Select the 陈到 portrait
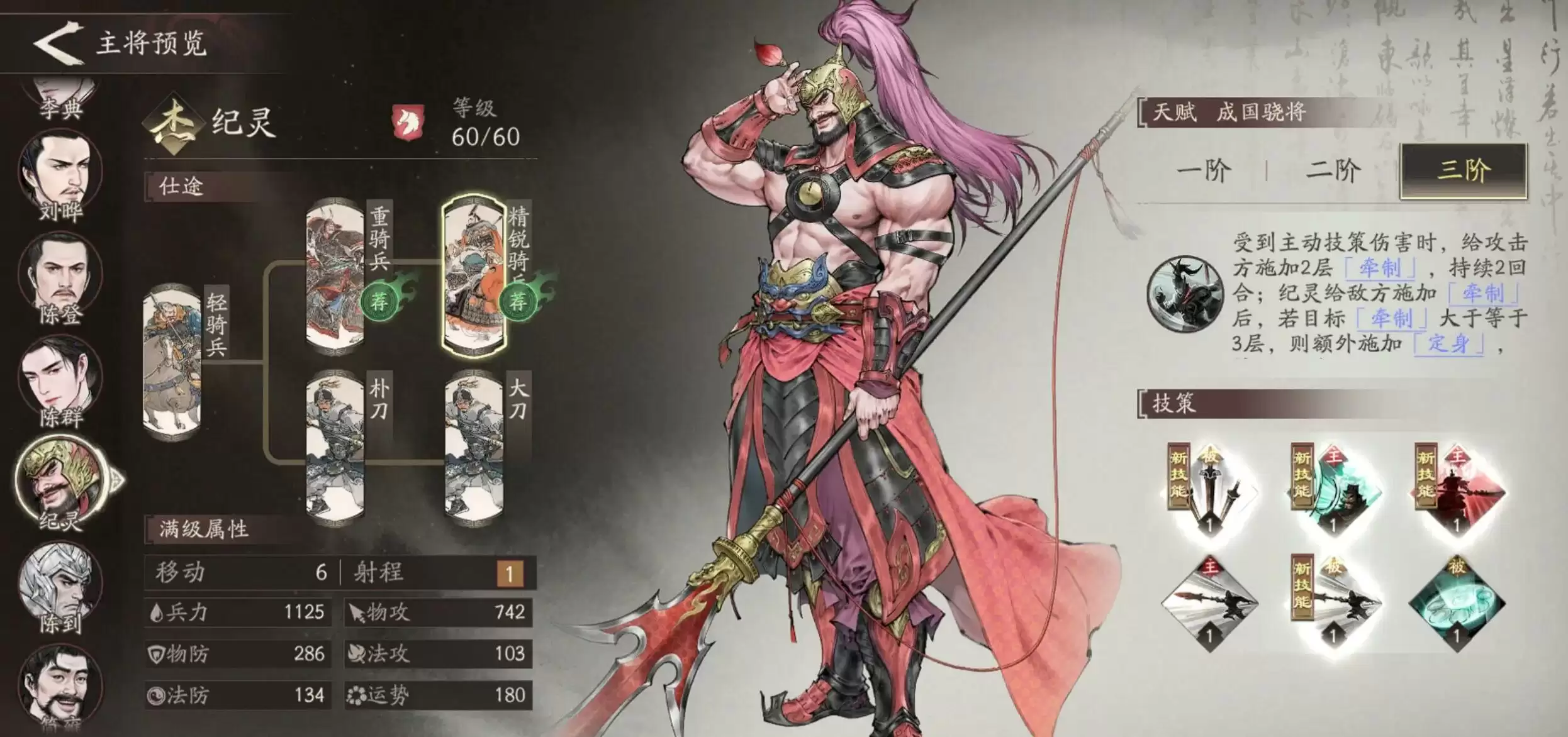 click(x=59, y=586)
